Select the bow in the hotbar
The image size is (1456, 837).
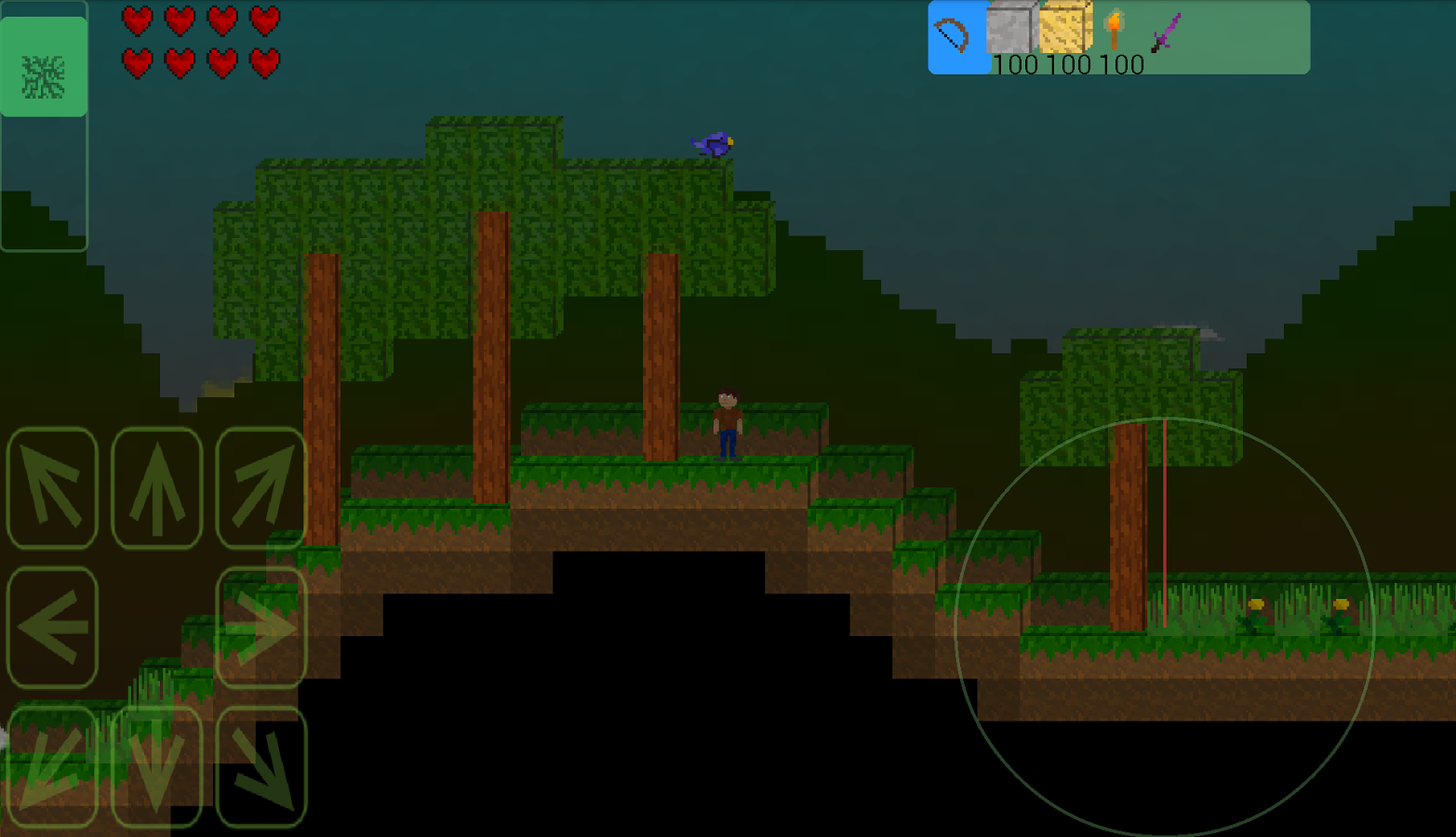953,36
